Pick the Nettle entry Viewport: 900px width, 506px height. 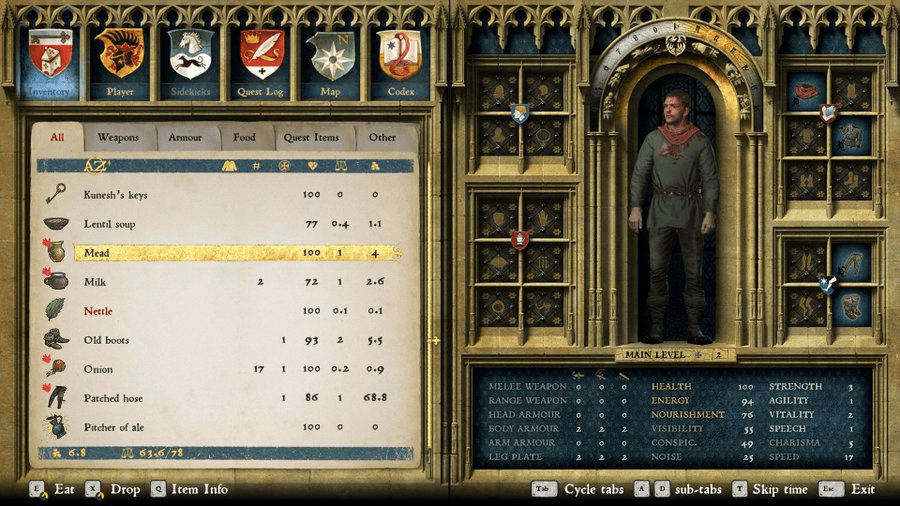(99, 311)
